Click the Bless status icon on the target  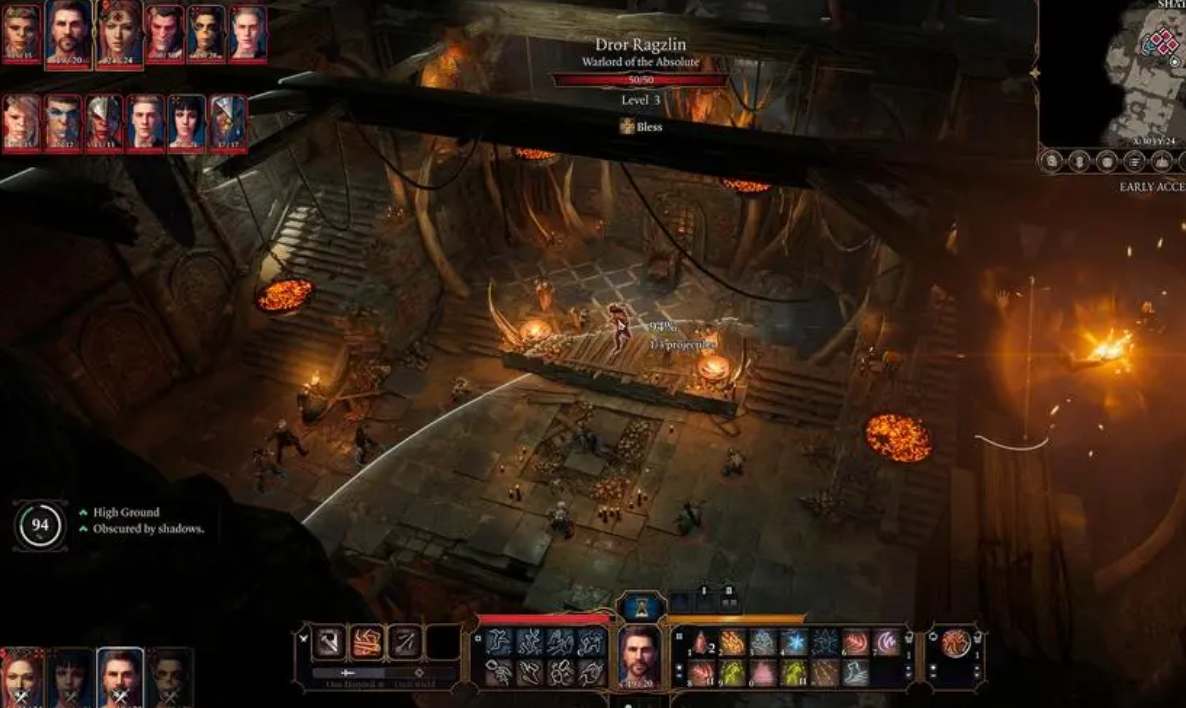(x=627, y=126)
